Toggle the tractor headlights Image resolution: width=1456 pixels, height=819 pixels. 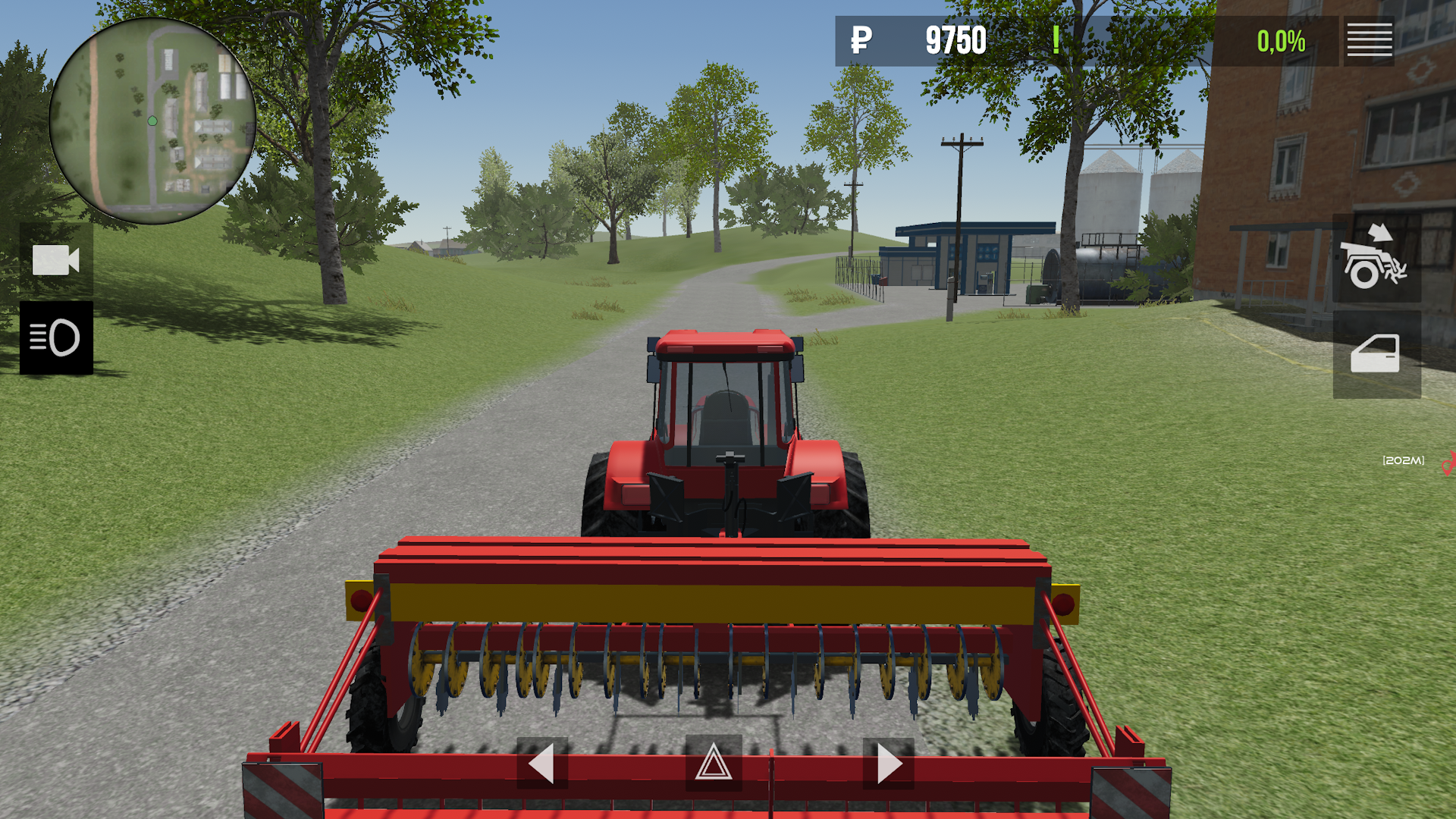pyautogui.click(x=57, y=339)
